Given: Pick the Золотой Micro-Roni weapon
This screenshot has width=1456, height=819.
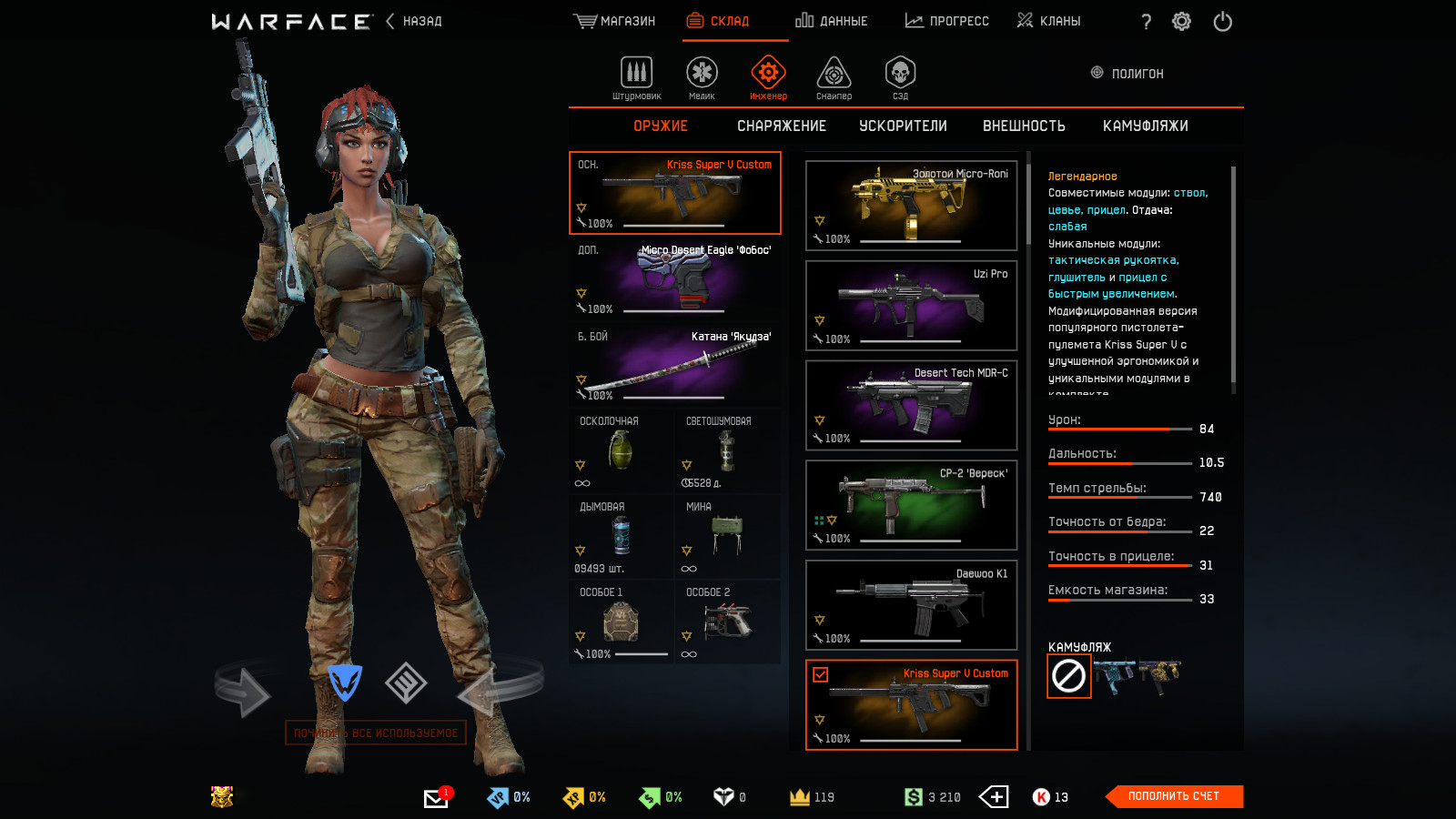Looking at the screenshot, I should (911, 206).
